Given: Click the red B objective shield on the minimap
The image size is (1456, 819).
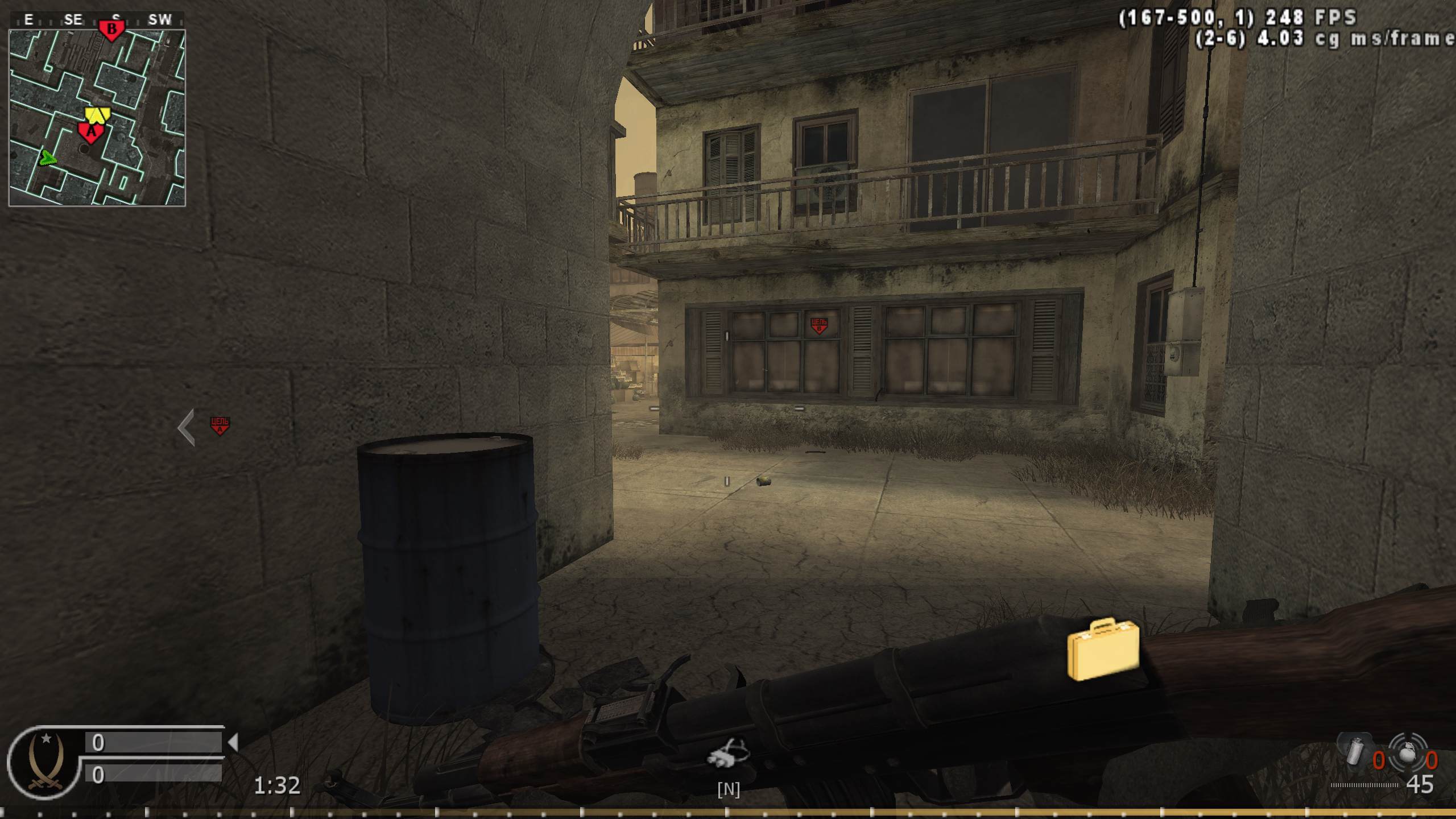Looking at the screenshot, I should pyautogui.click(x=111, y=27).
